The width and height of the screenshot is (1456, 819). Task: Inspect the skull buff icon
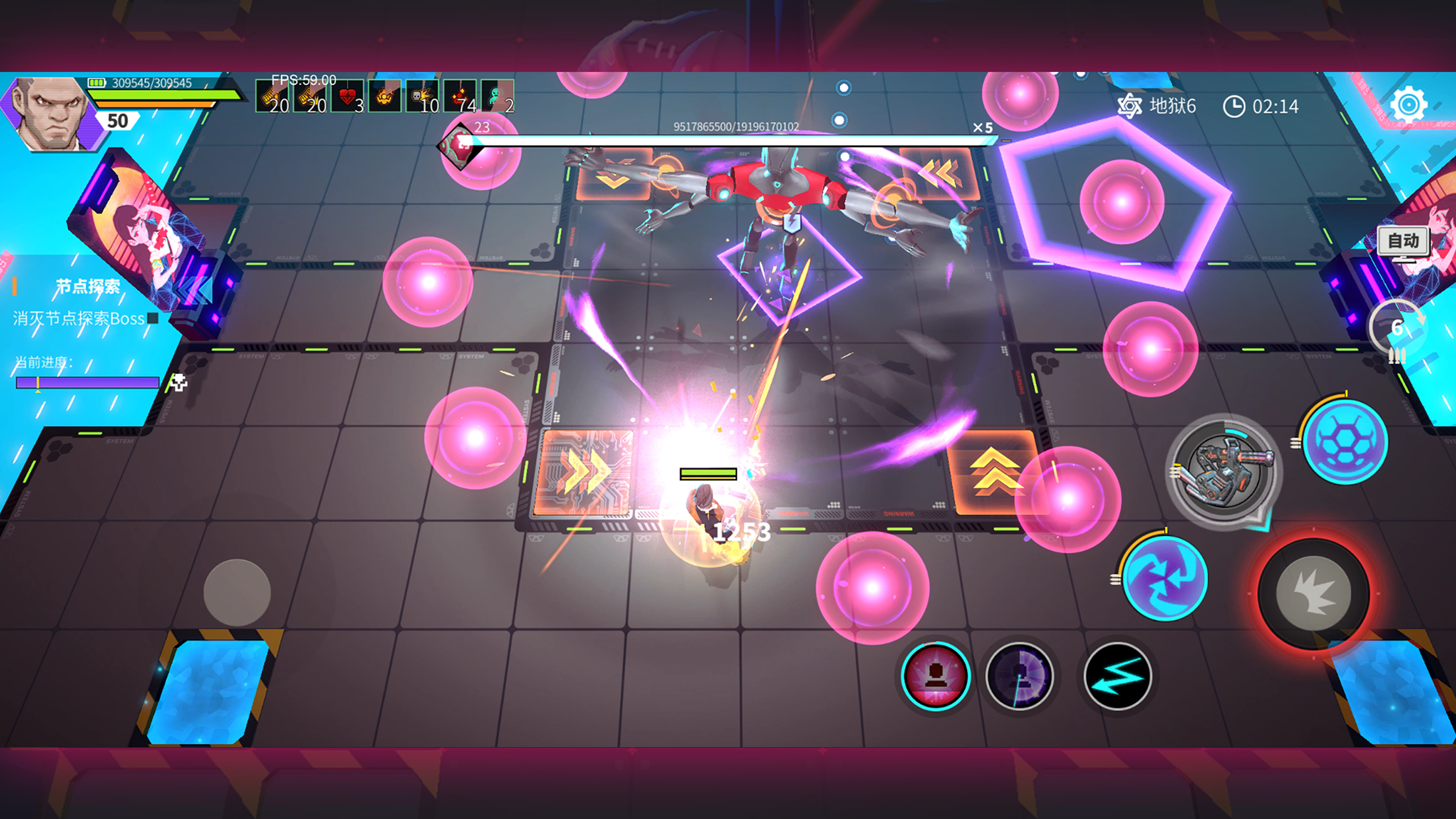[422, 97]
